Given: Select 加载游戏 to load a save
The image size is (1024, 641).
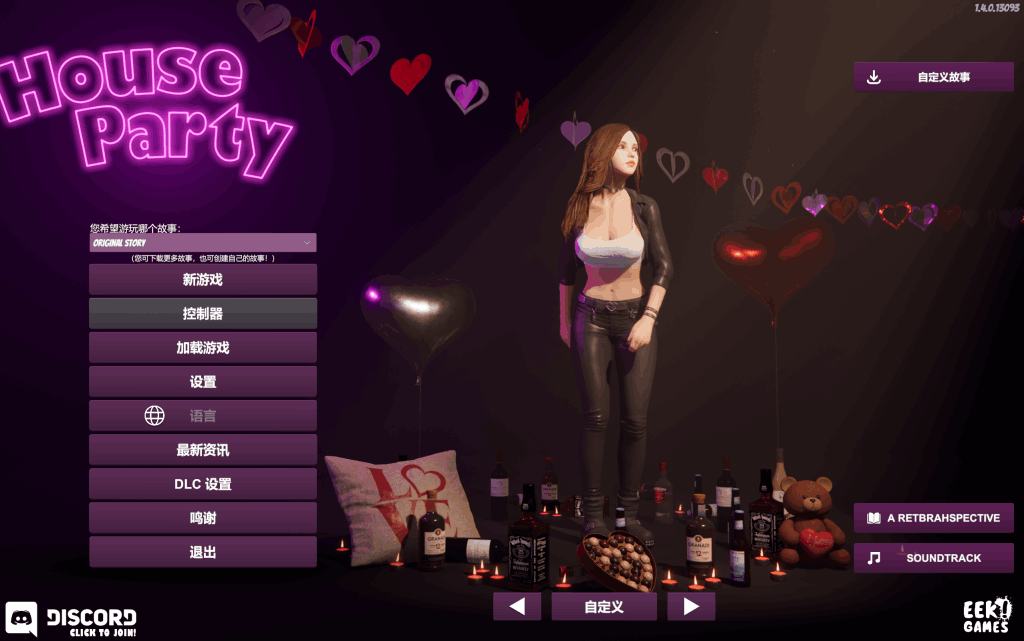Looking at the screenshot, I should [203, 348].
